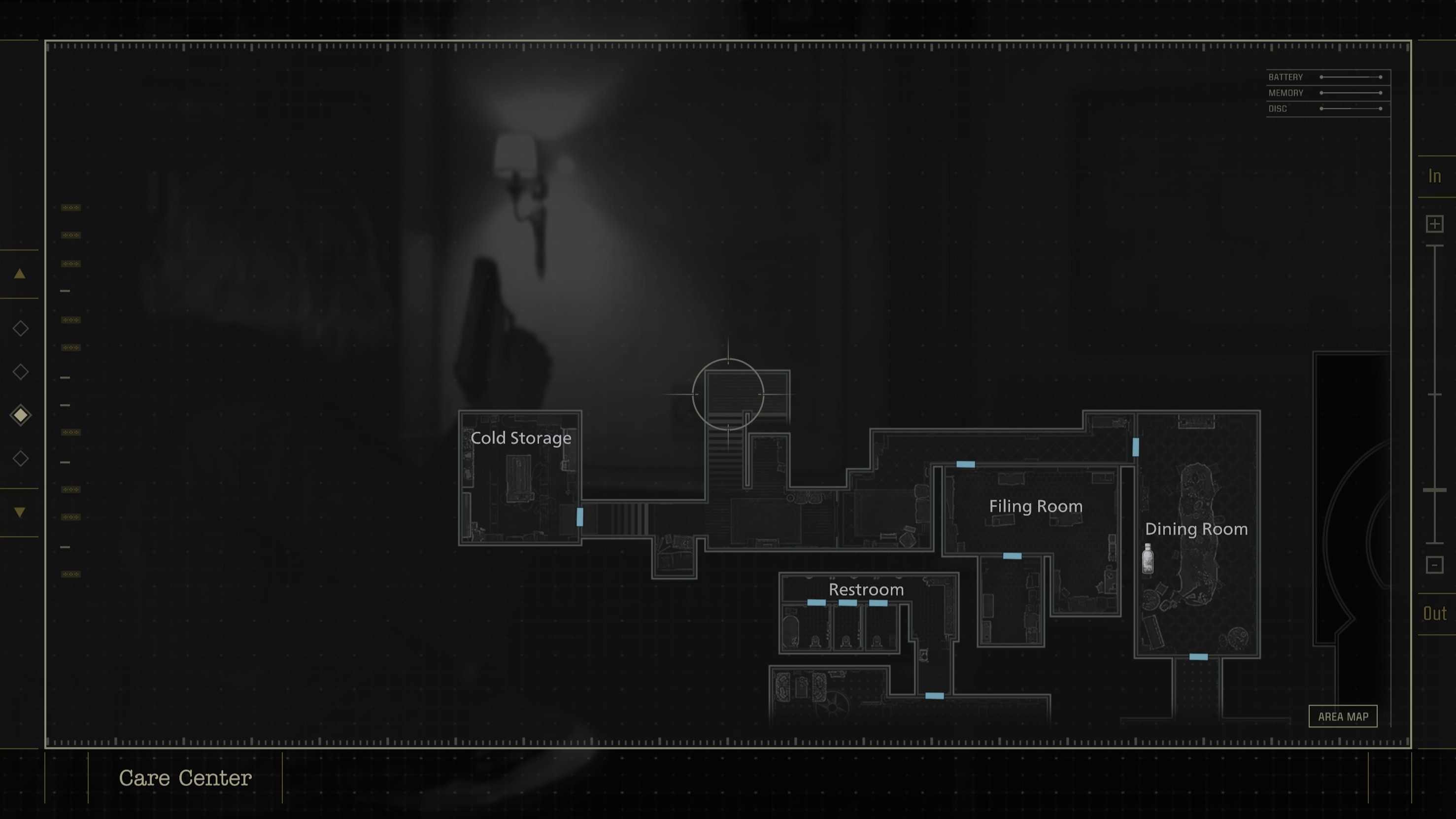Image resolution: width=1456 pixels, height=819 pixels.
Task: Click the blue door marker of the Filing Room
Action: (x=965, y=464)
